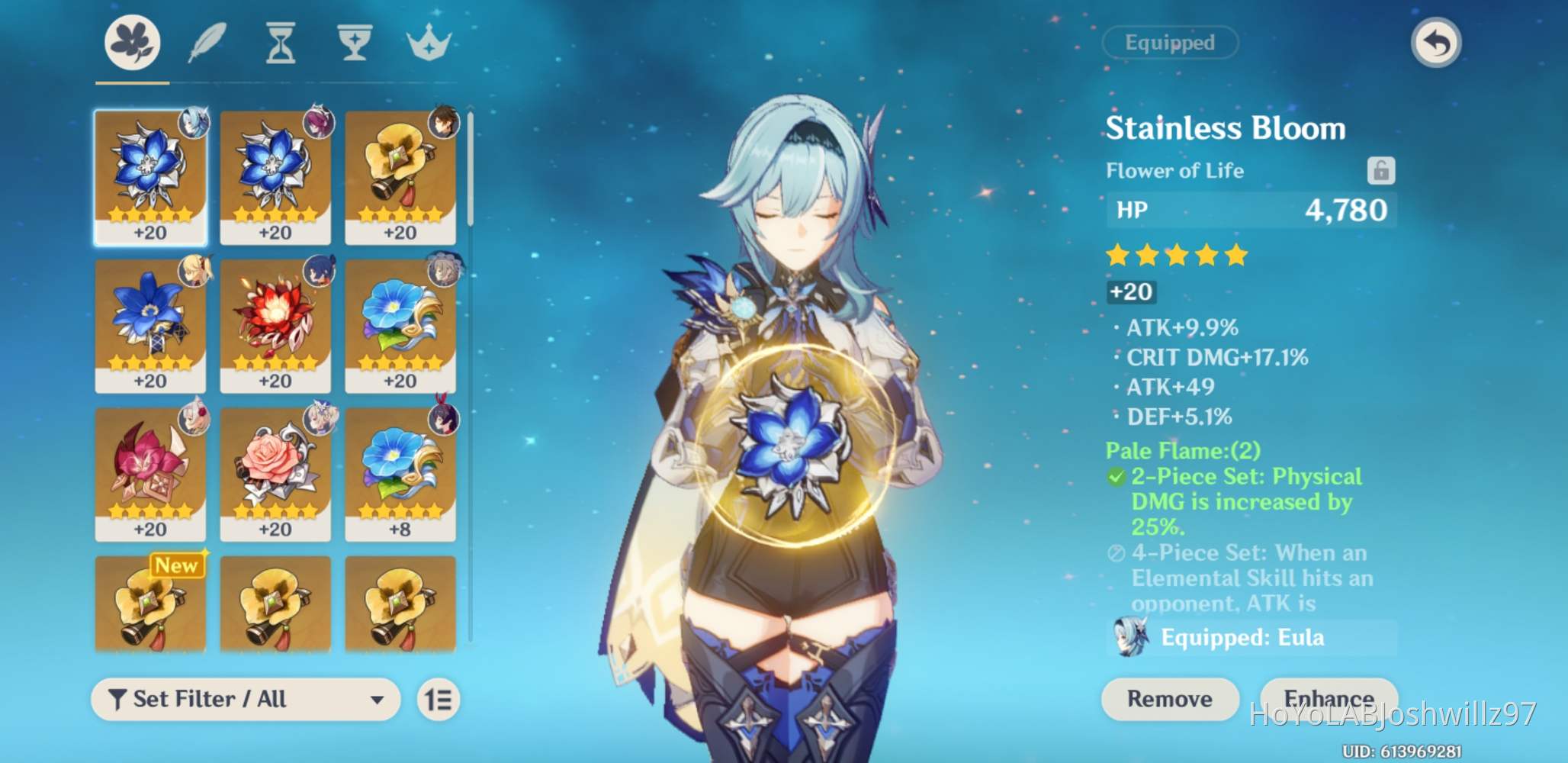
Task: Open the Set Filter / All dropdown
Action: click(244, 699)
